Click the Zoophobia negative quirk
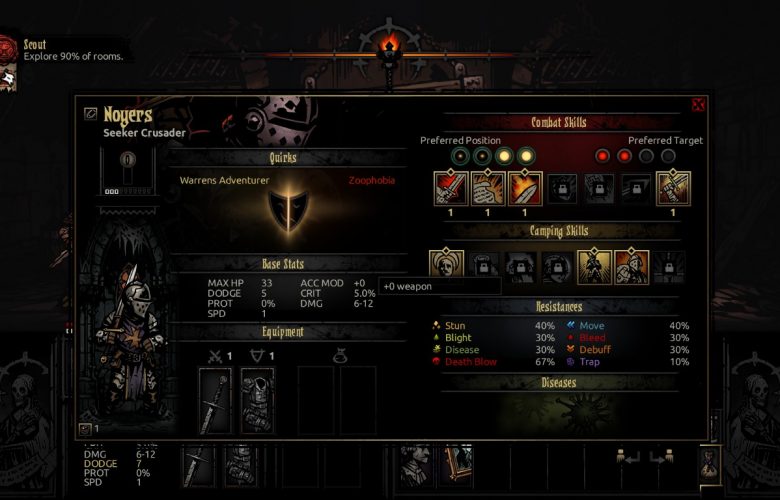Viewport: 780px width, 500px height. point(372,181)
